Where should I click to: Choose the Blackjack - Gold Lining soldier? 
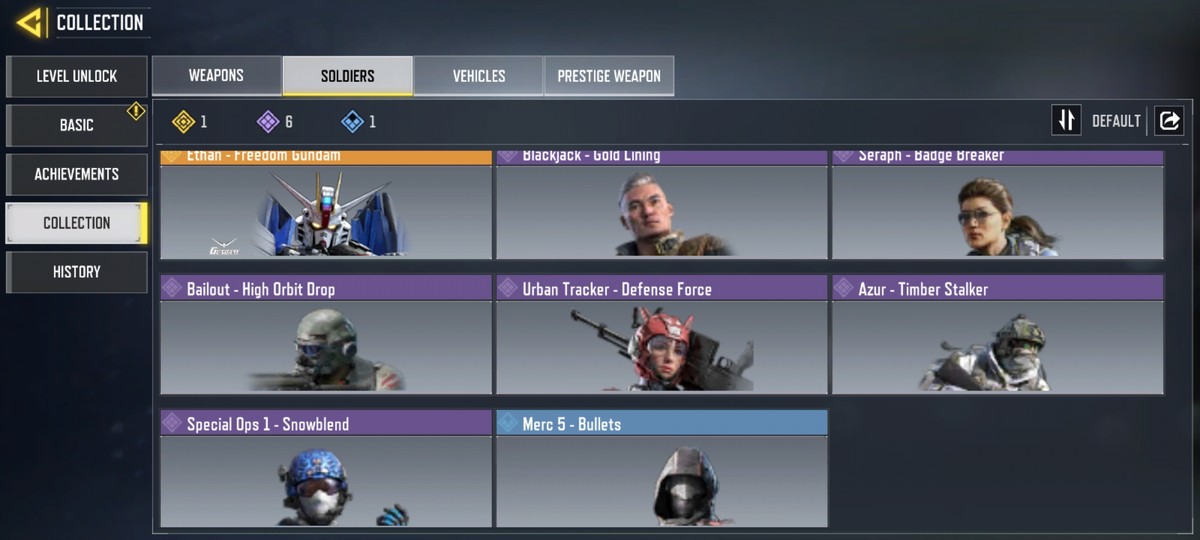[662, 207]
